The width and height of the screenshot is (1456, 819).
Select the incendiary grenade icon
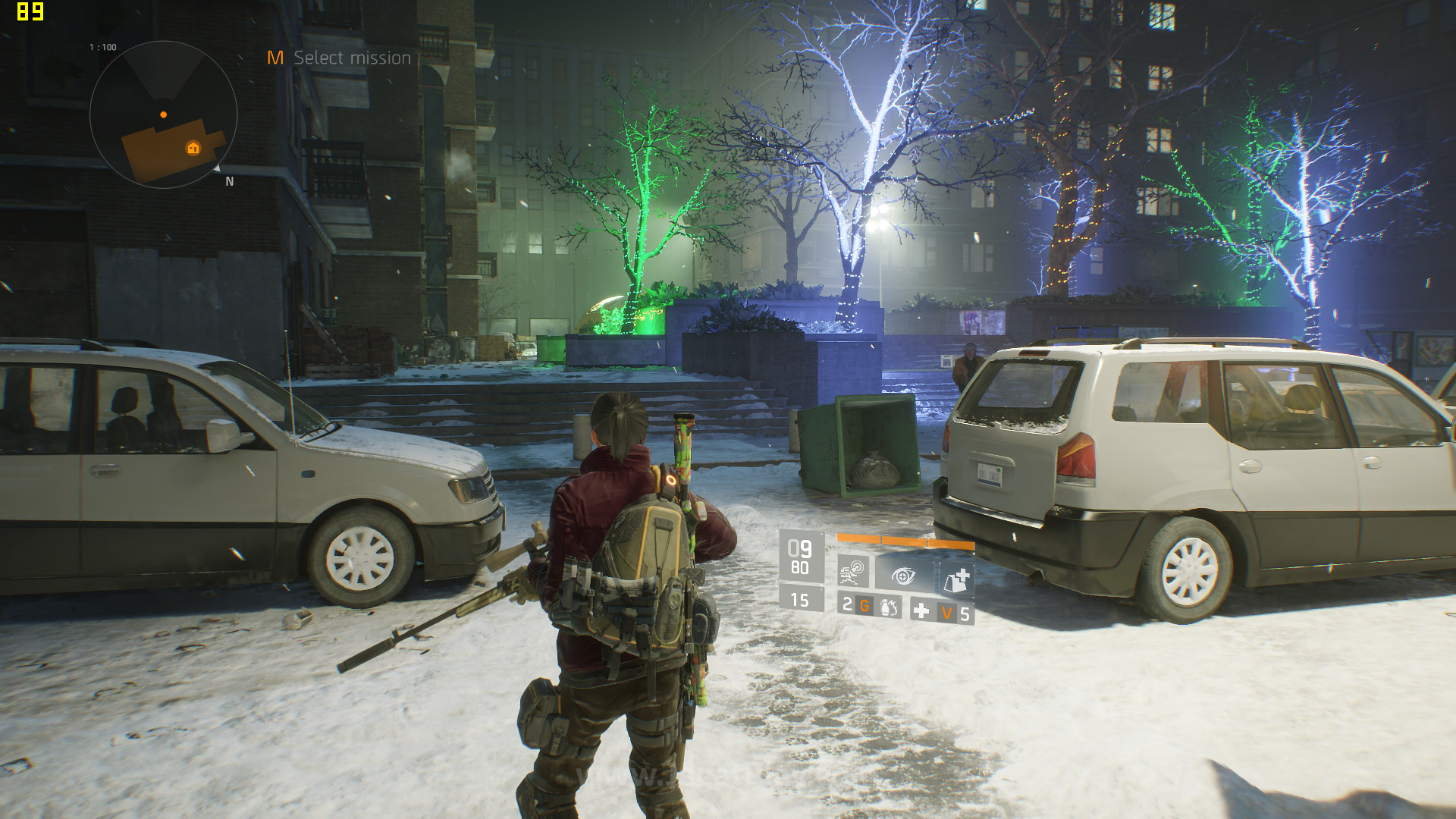coord(889,607)
